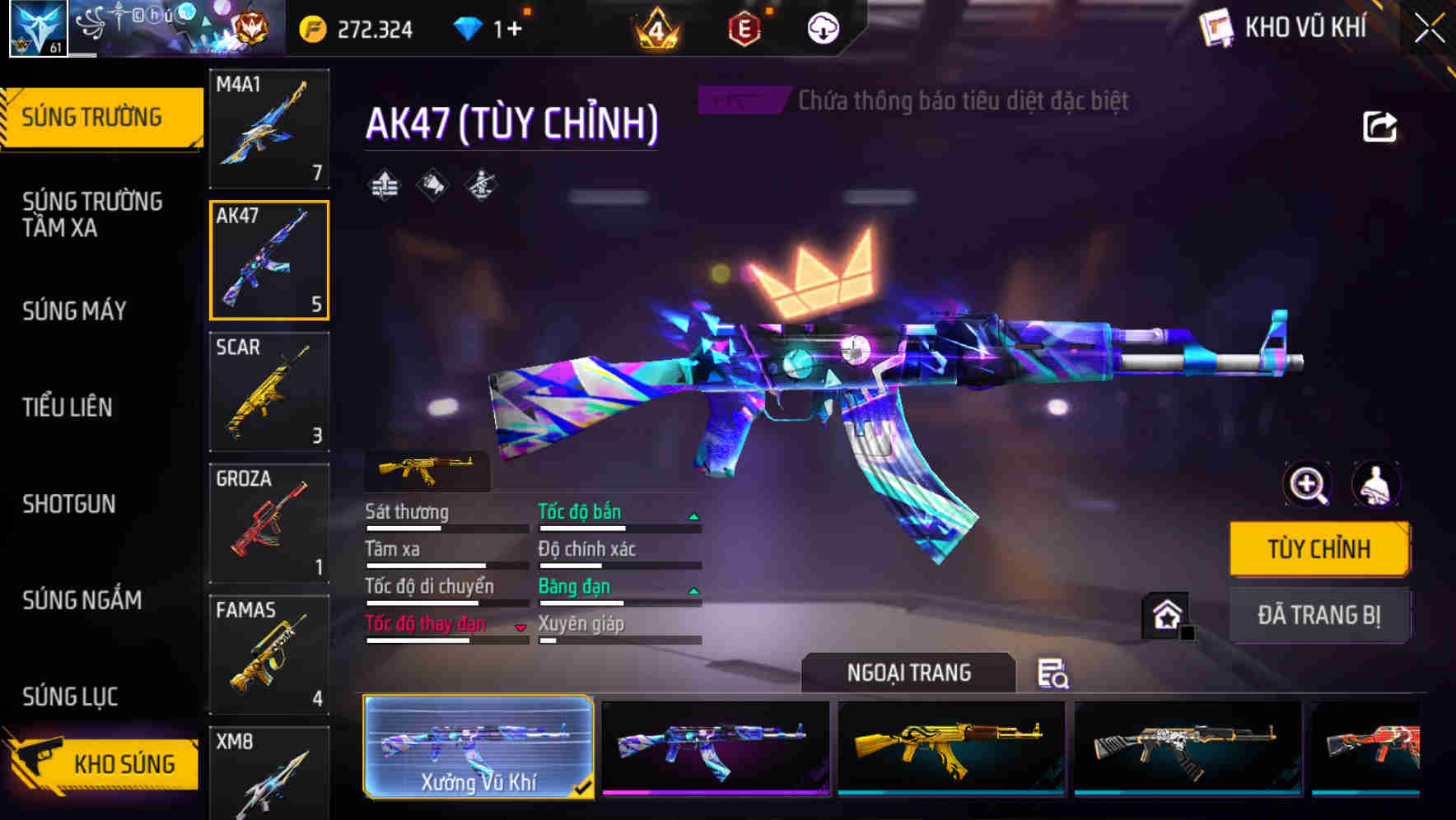Open the Tốc độ thay đạn red arrow
The height and width of the screenshot is (820, 1456).
pyautogui.click(x=520, y=627)
